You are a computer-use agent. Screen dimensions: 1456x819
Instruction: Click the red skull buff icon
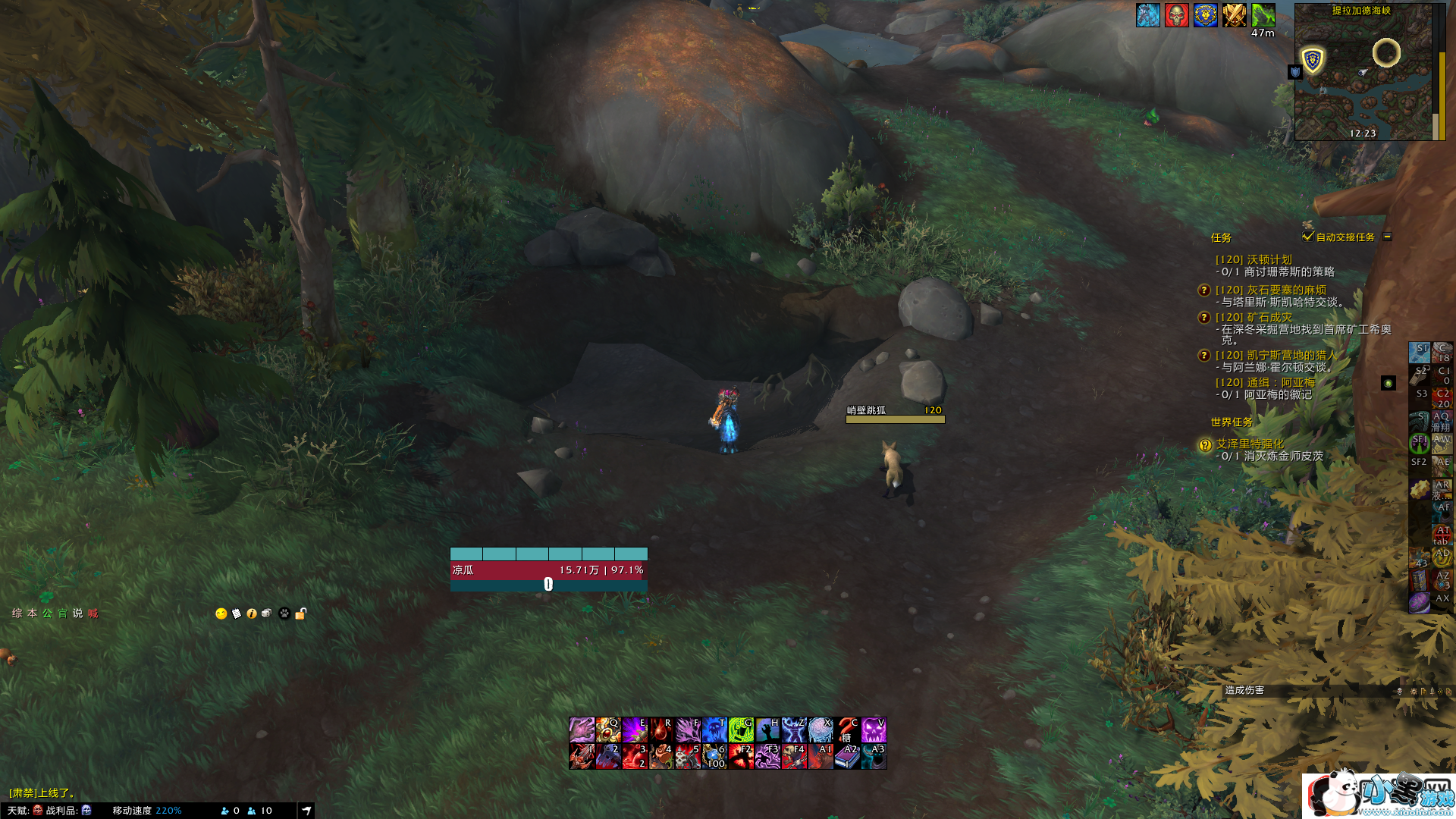point(1176,15)
